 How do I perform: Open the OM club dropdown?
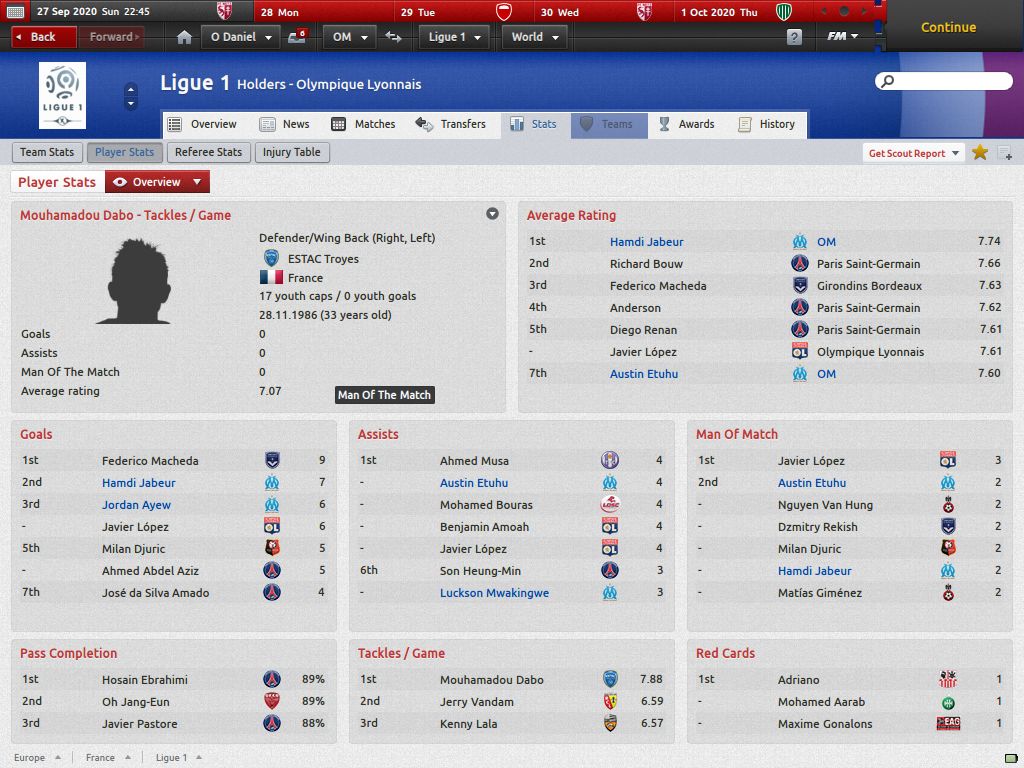pyautogui.click(x=350, y=37)
